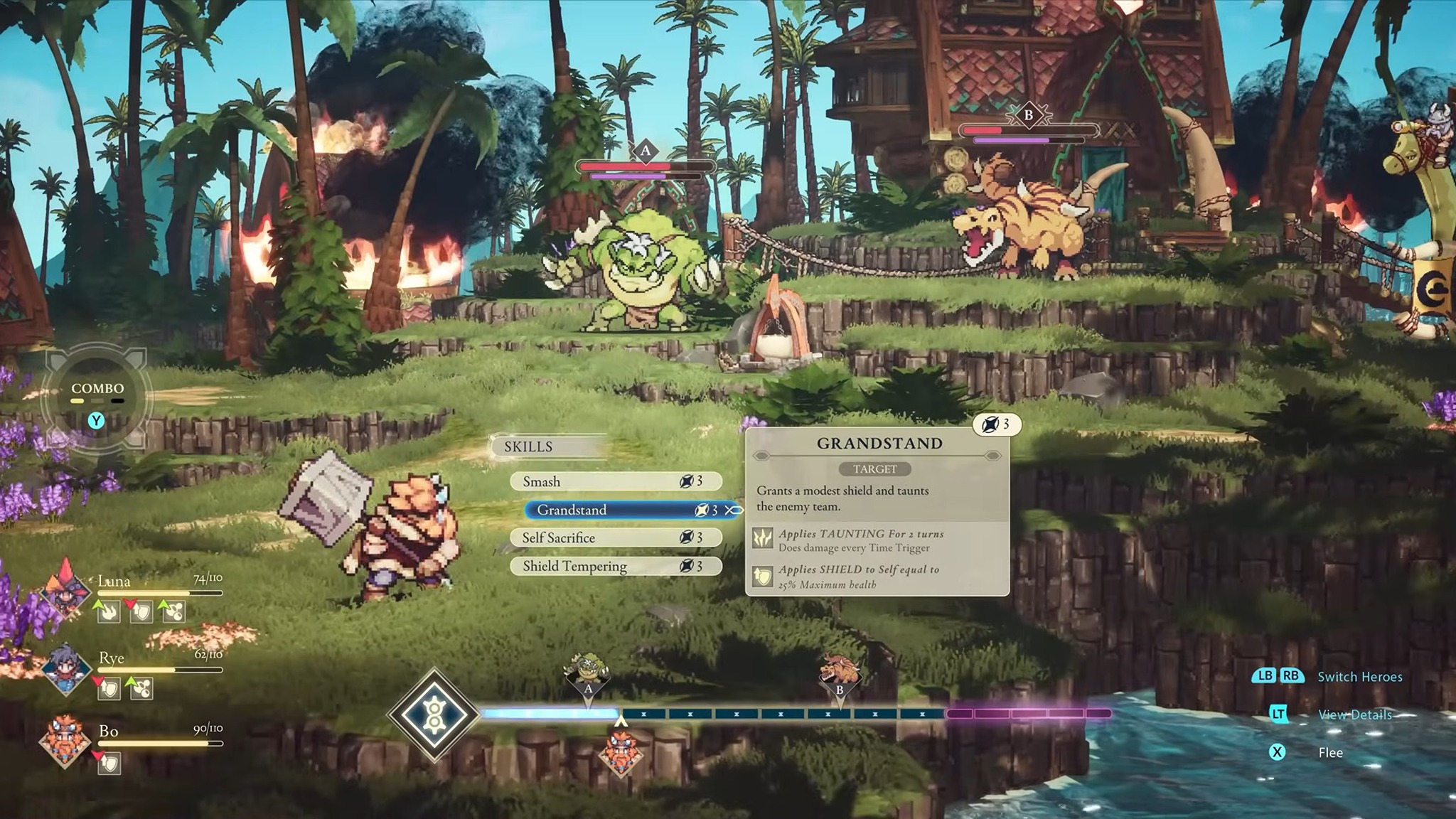
Task: Choose the Flee option
Action: point(1329,752)
